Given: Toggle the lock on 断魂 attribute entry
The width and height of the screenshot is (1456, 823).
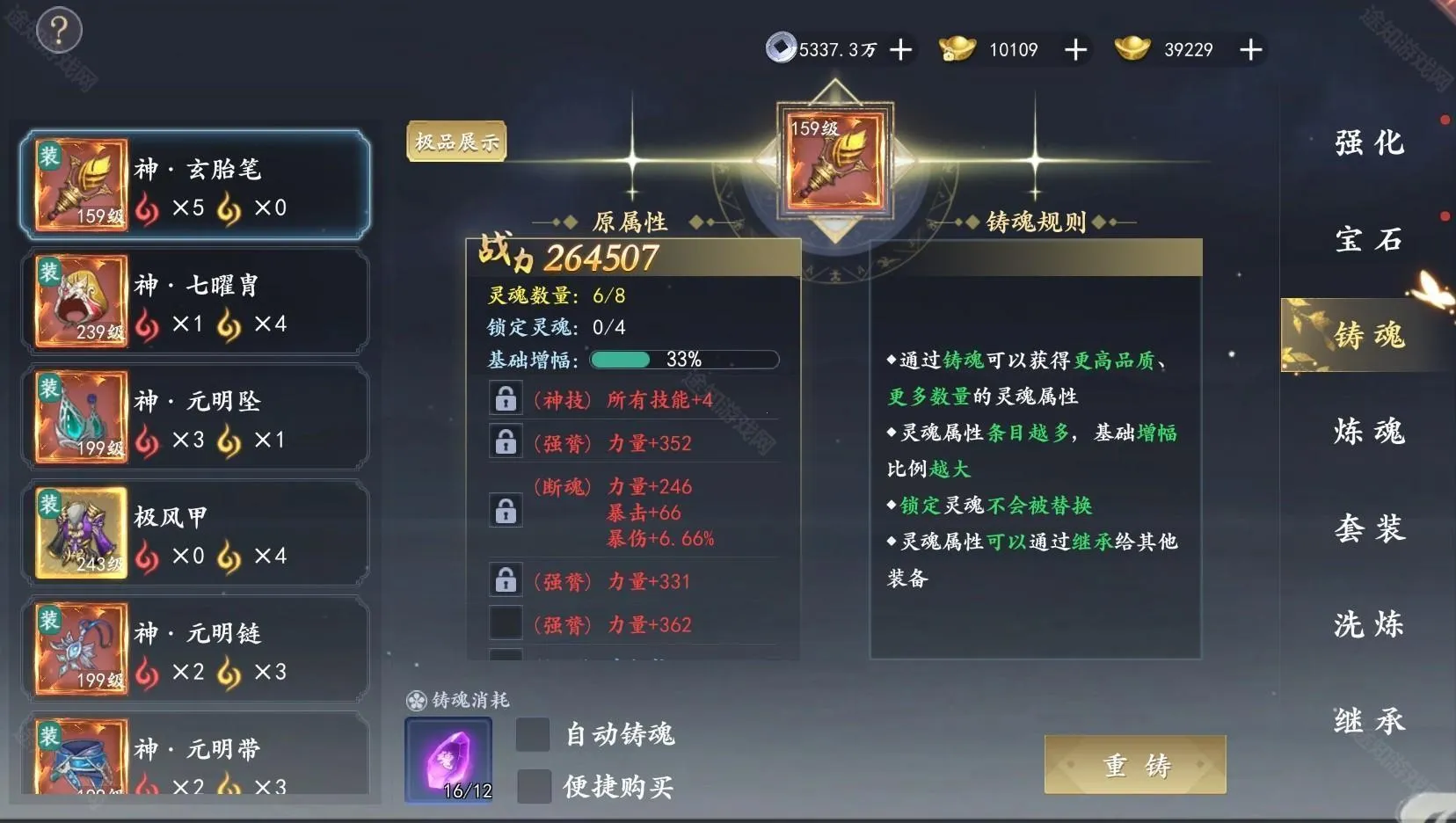Looking at the screenshot, I should click(506, 512).
